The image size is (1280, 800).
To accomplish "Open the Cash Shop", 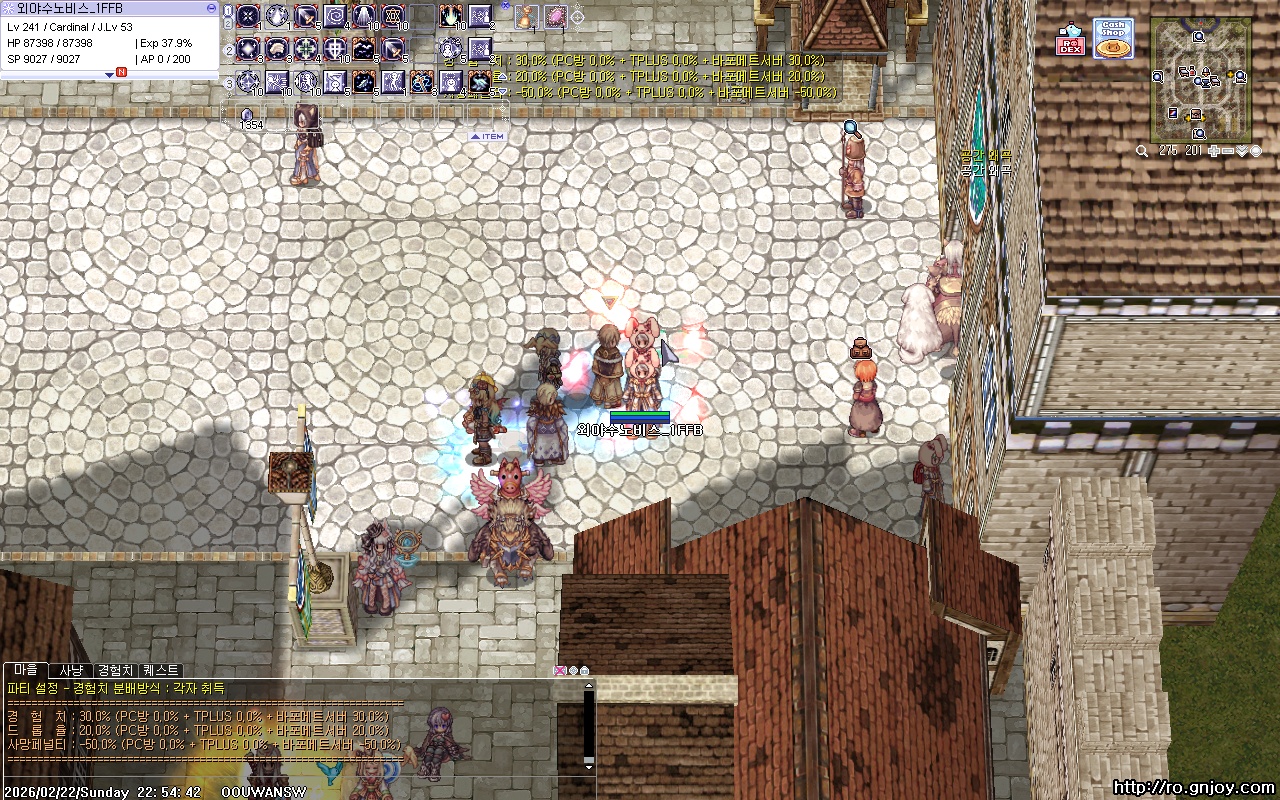I will (1112, 38).
